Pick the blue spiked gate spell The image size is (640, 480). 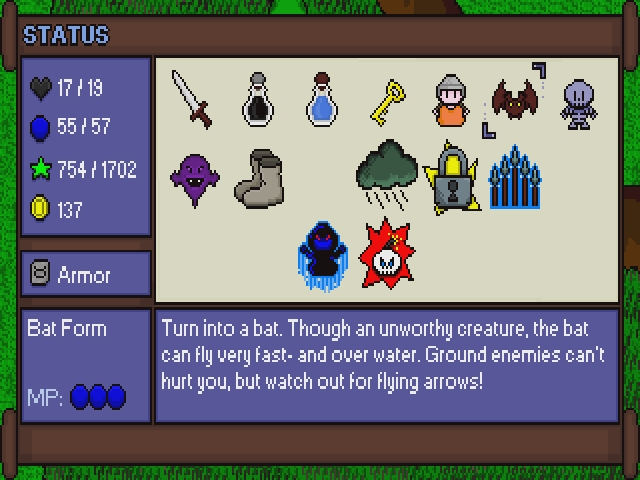click(514, 177)
